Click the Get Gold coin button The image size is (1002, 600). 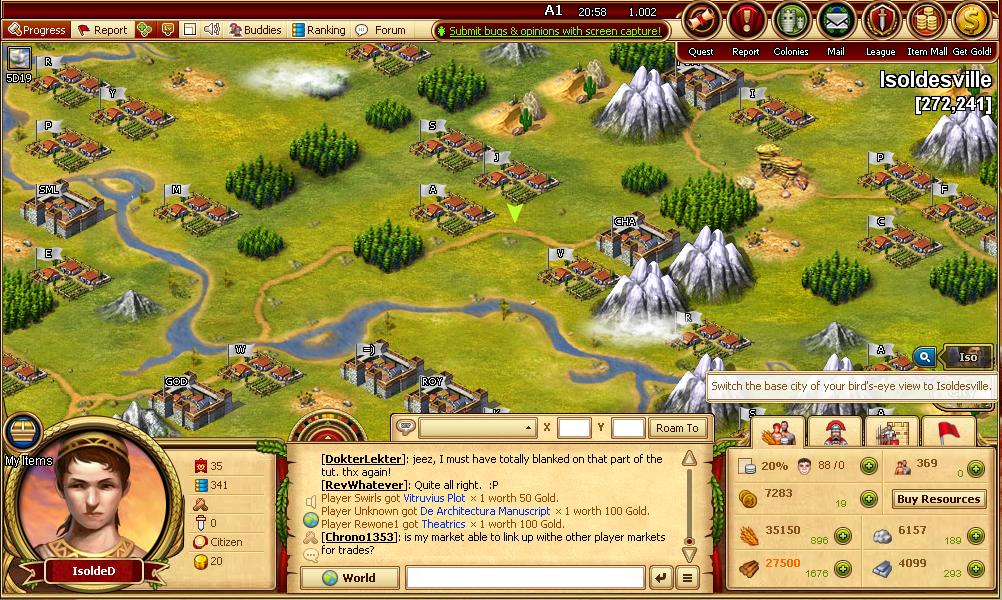[x=971, y=20]
